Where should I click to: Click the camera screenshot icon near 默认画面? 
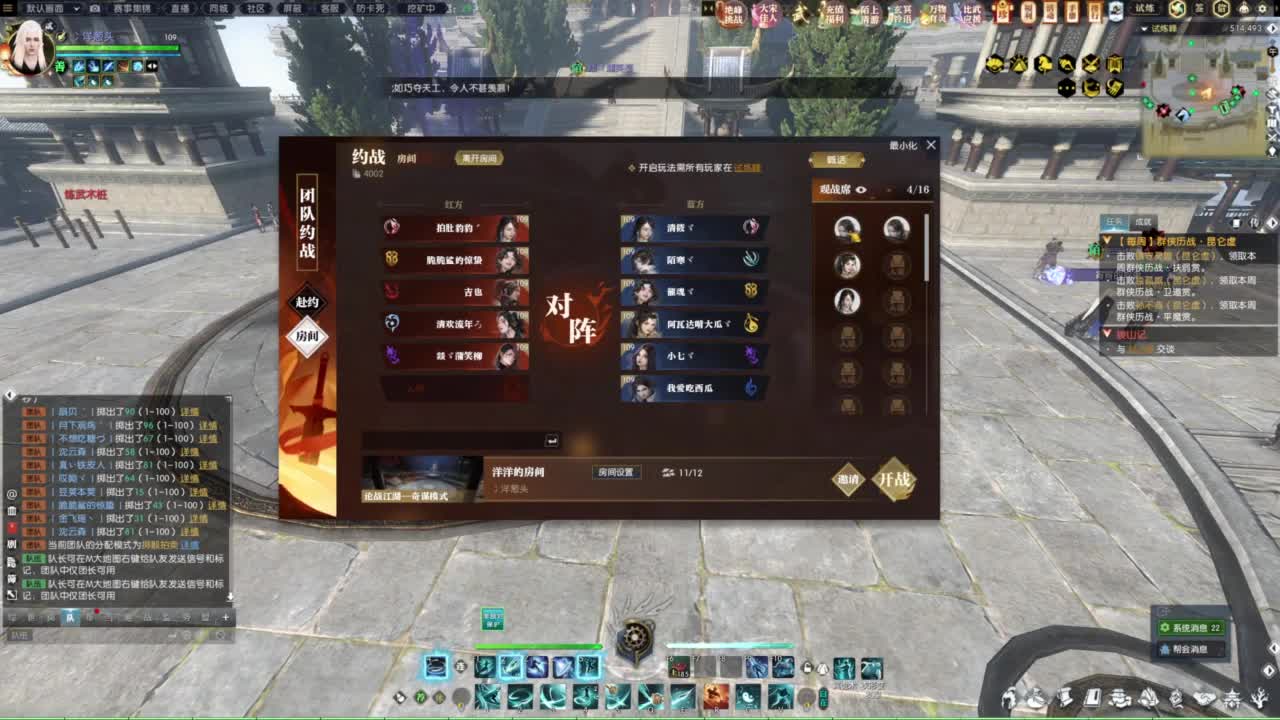tap(95, 12)
